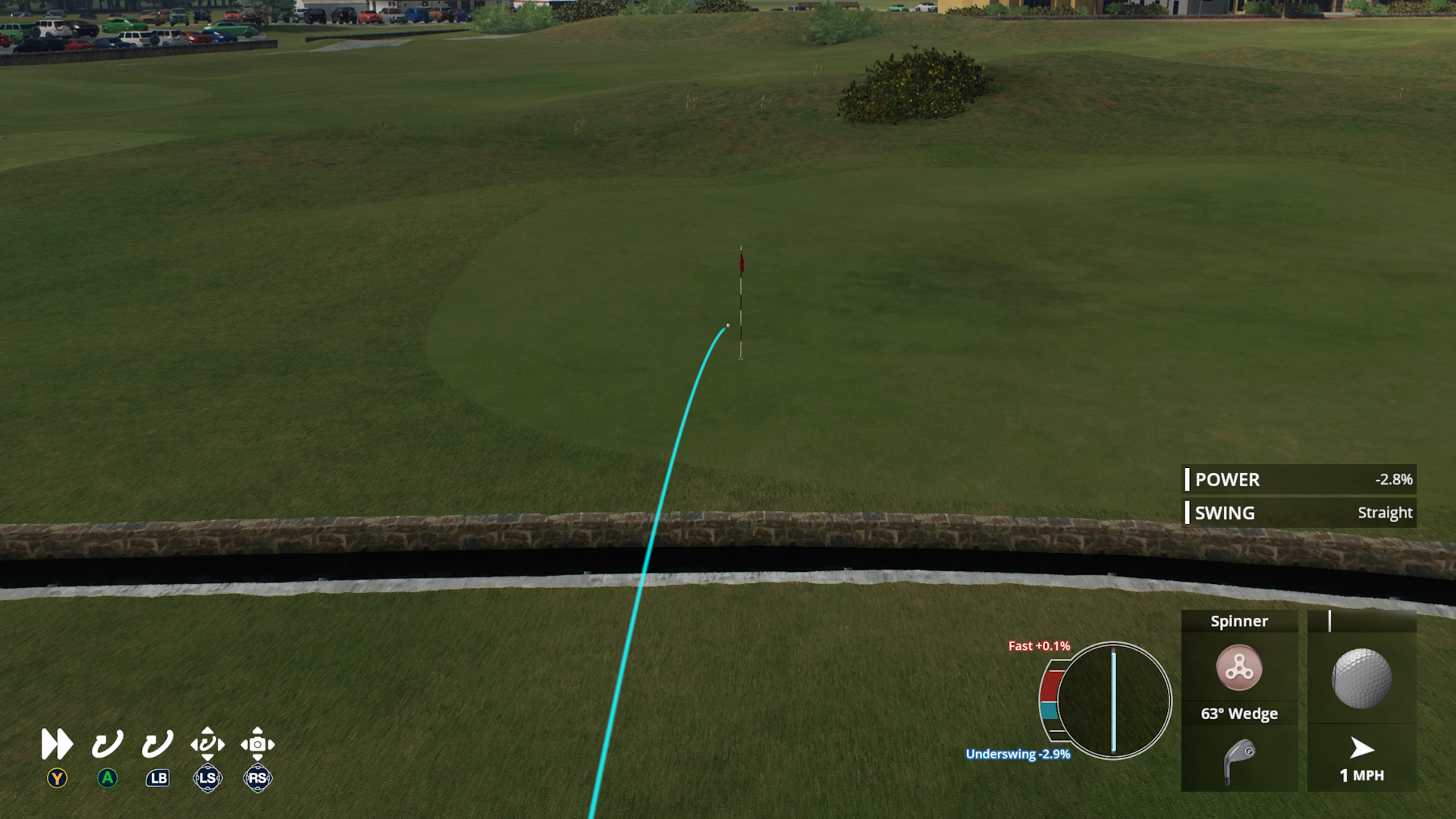
Task: Click the red flag on the green
Action: click(x=741, y=261)
